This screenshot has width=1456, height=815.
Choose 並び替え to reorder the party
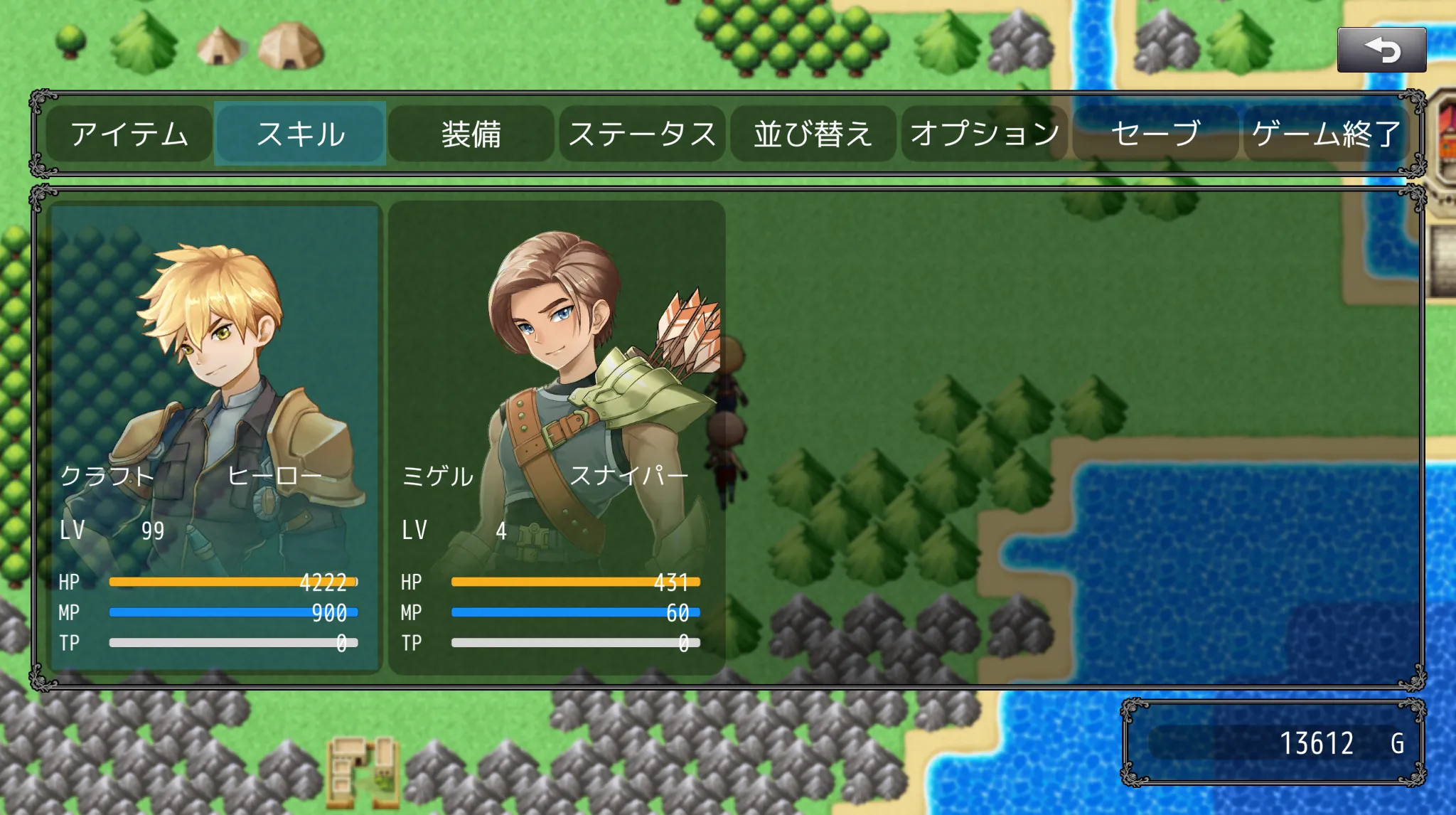pyautogui.click(x=813, y=134)
